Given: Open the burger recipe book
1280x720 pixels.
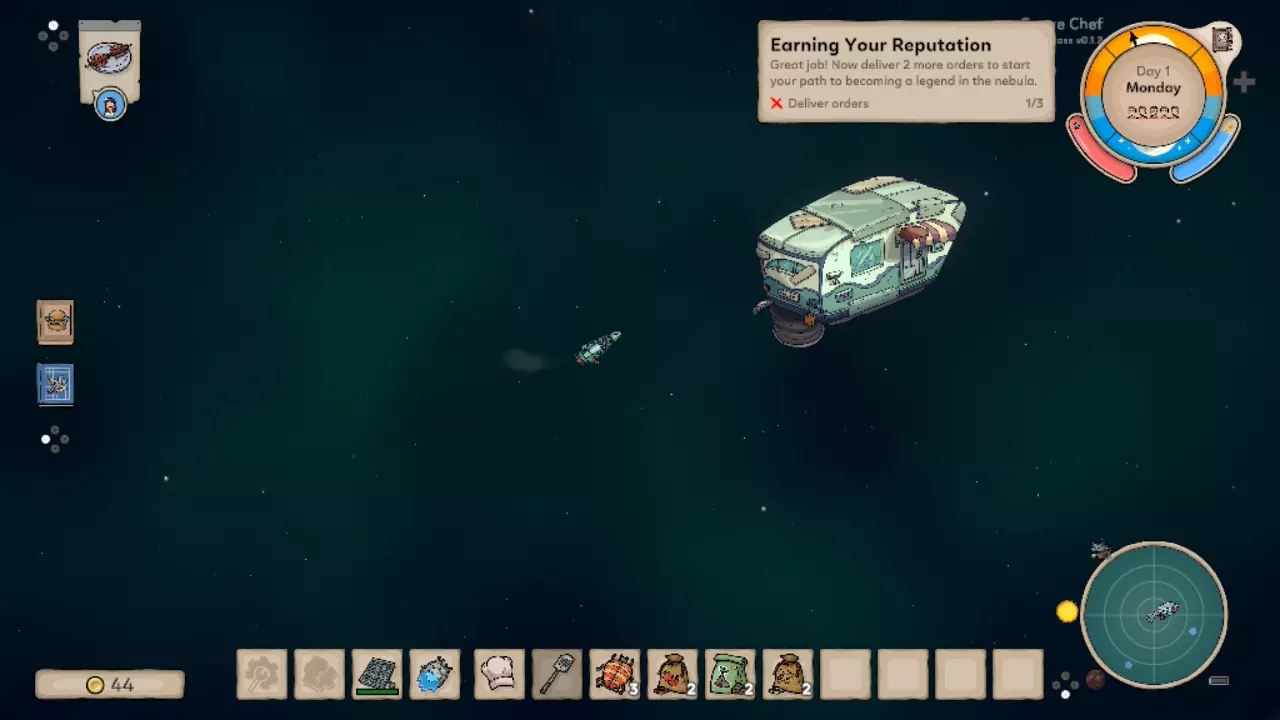Looking at the screenshot, I should pyautogui.click(x=55, y=322).
